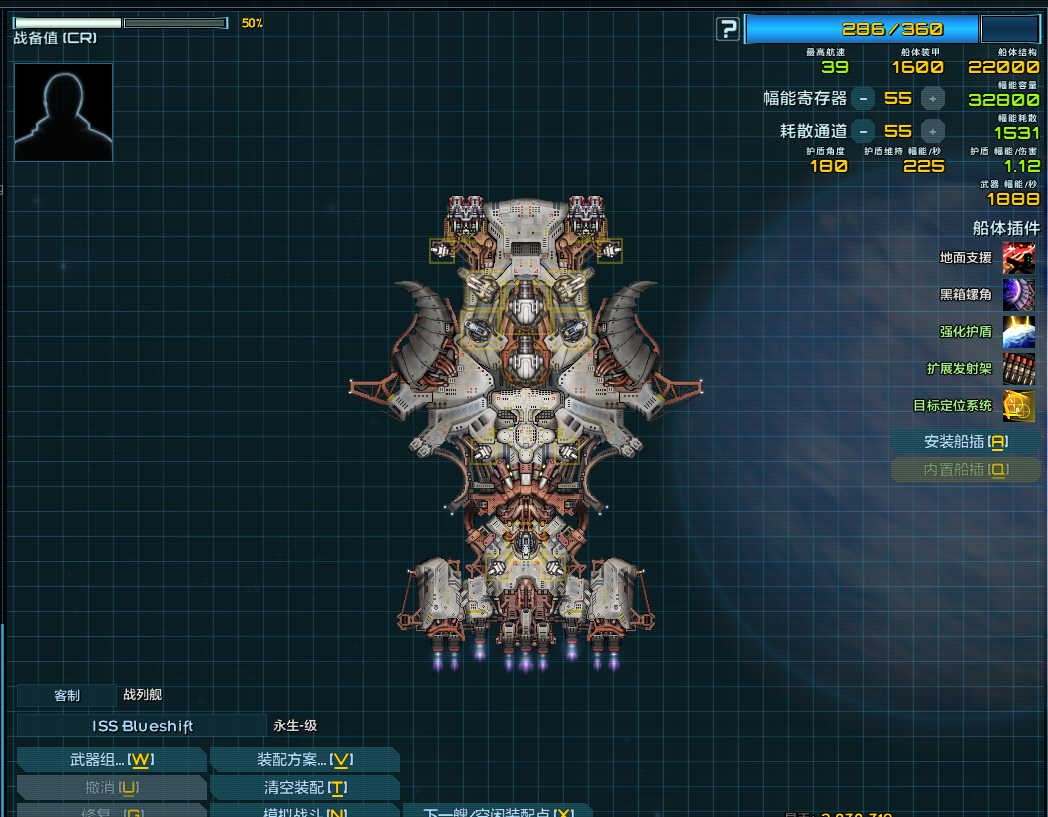Open the 武器组 weapon groups panel
This screenshot has height=817, width=1048.
(x=111, y=760)
